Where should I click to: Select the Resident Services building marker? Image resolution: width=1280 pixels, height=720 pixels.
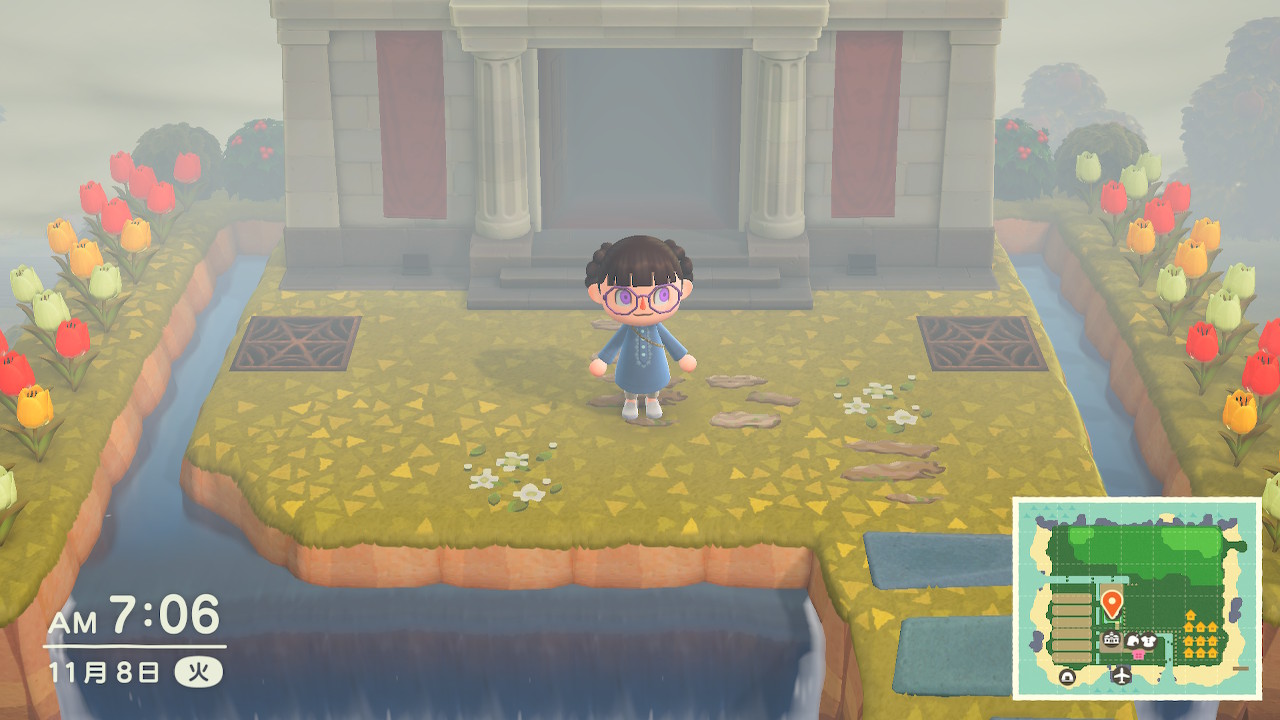coord(1111,640)
